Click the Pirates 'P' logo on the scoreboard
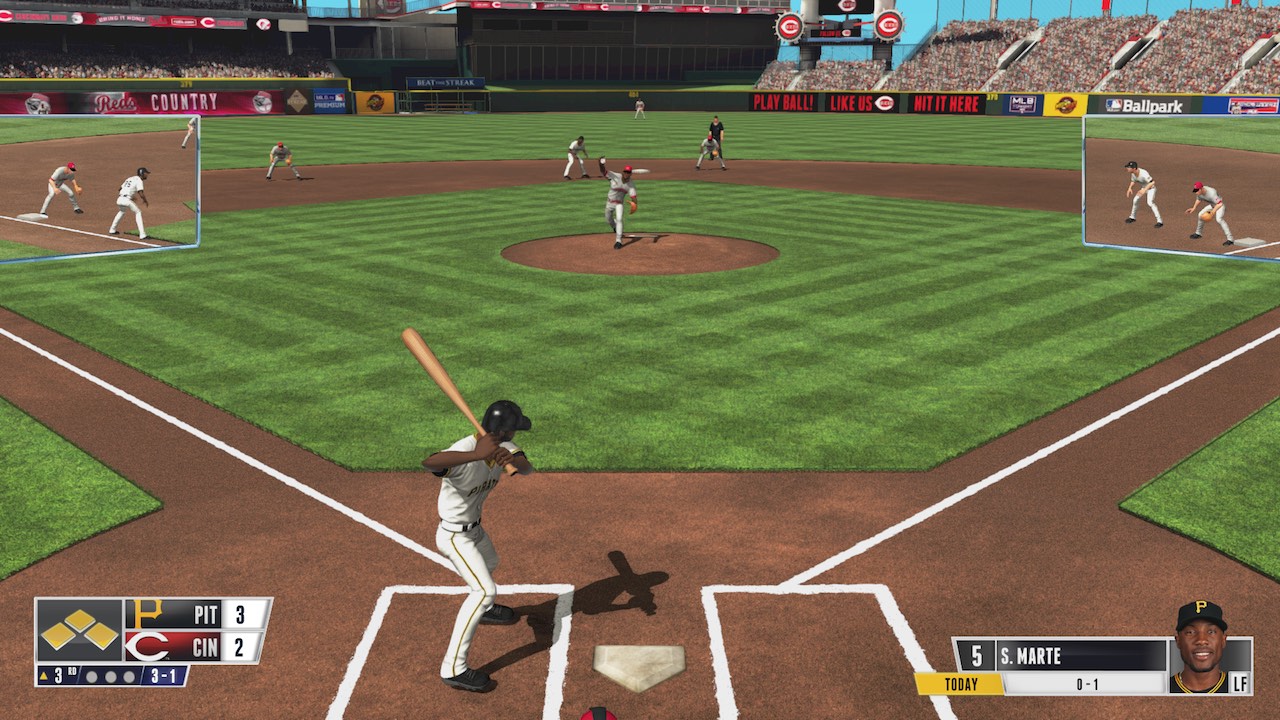This screenshot has height=720, width=1280. coord(147,613)
